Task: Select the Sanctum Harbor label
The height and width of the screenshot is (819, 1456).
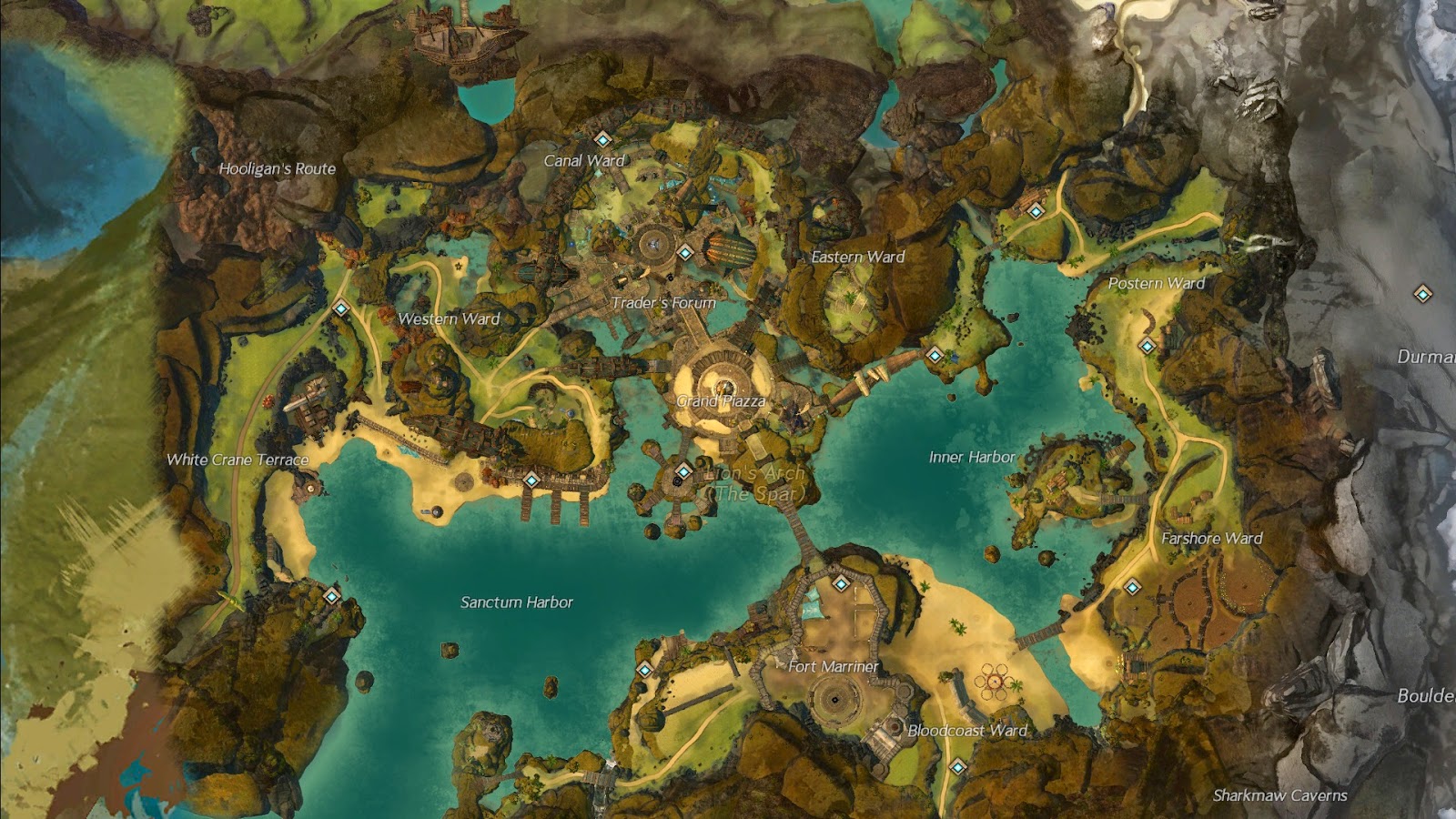Action: pos(518,602)
